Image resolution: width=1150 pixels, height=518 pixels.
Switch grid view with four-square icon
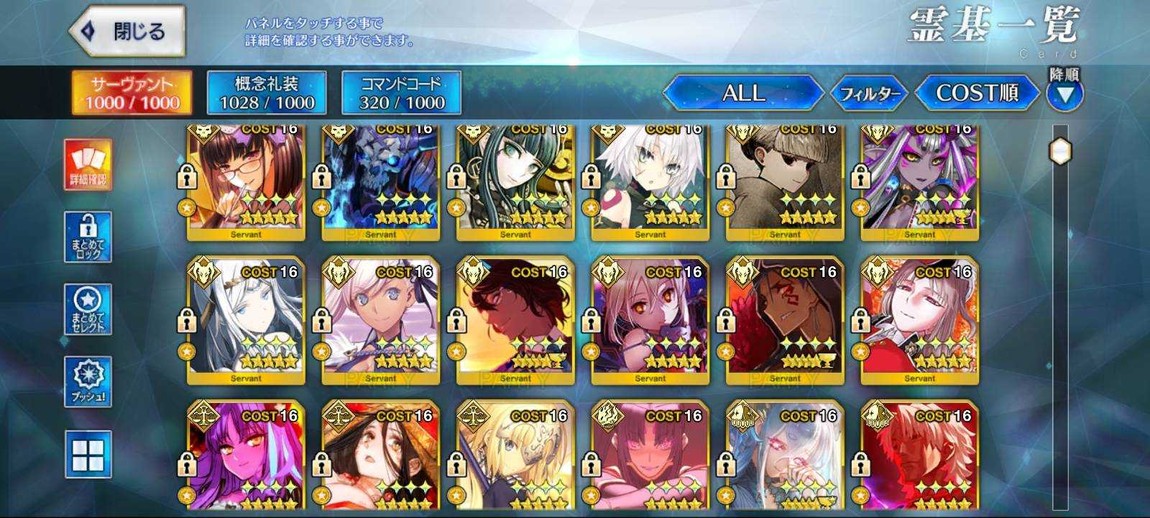tap(88, 455)
